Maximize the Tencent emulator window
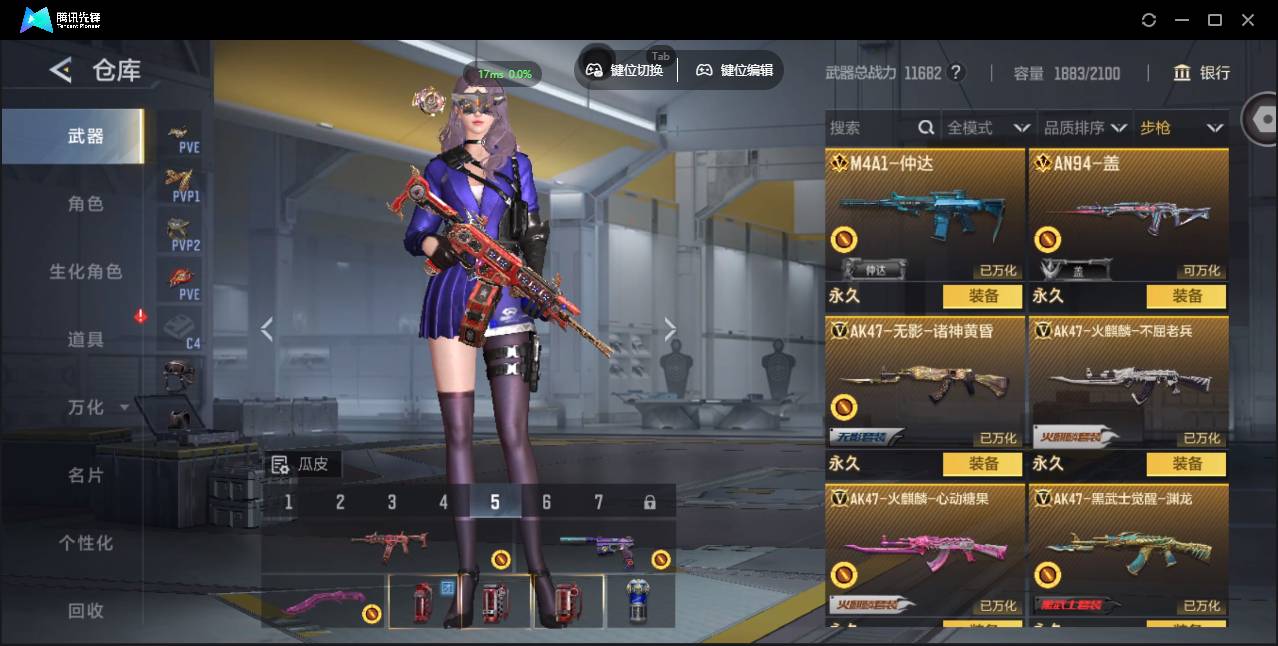Screen dimensions: 1278x646 1215,20
